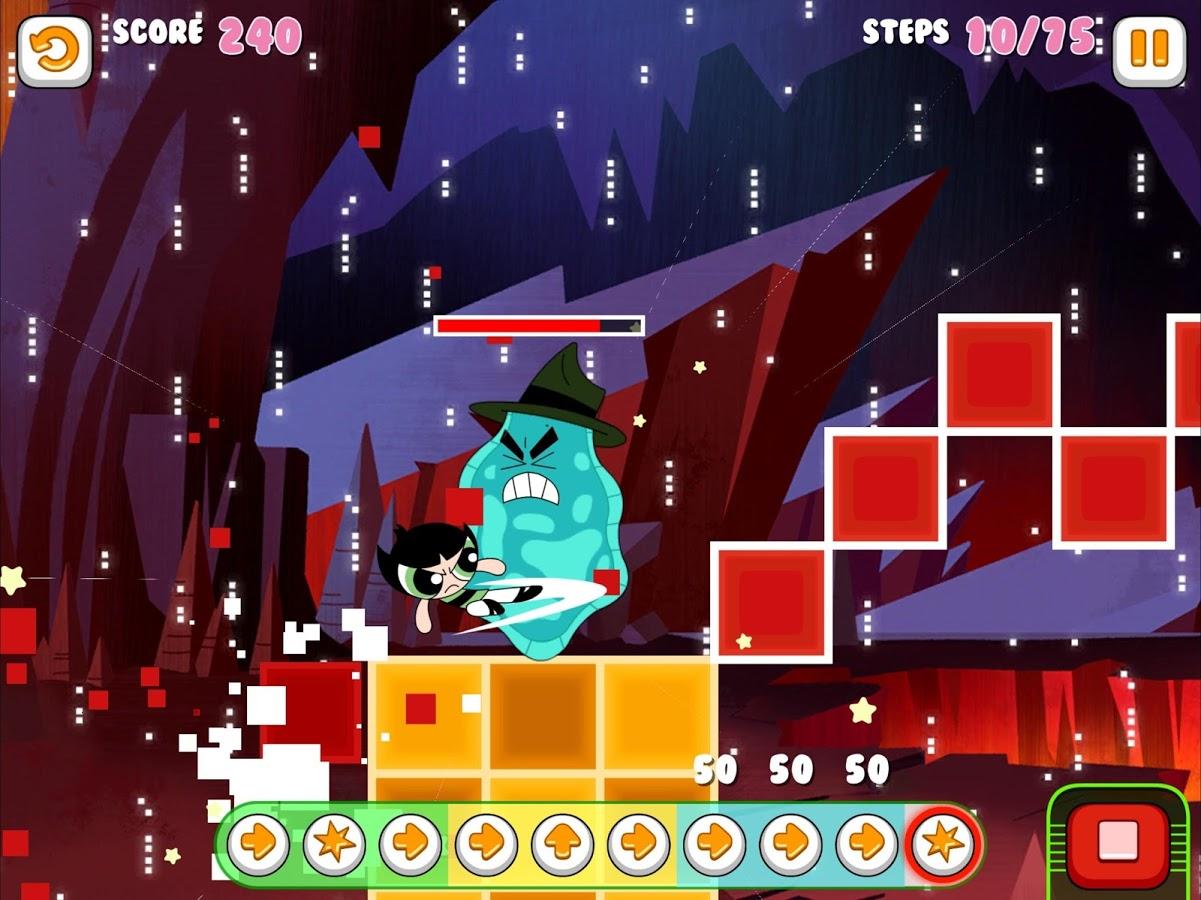This screenshot has width=1201, height=900.
Task: Pause the game
Action: 1149,51
